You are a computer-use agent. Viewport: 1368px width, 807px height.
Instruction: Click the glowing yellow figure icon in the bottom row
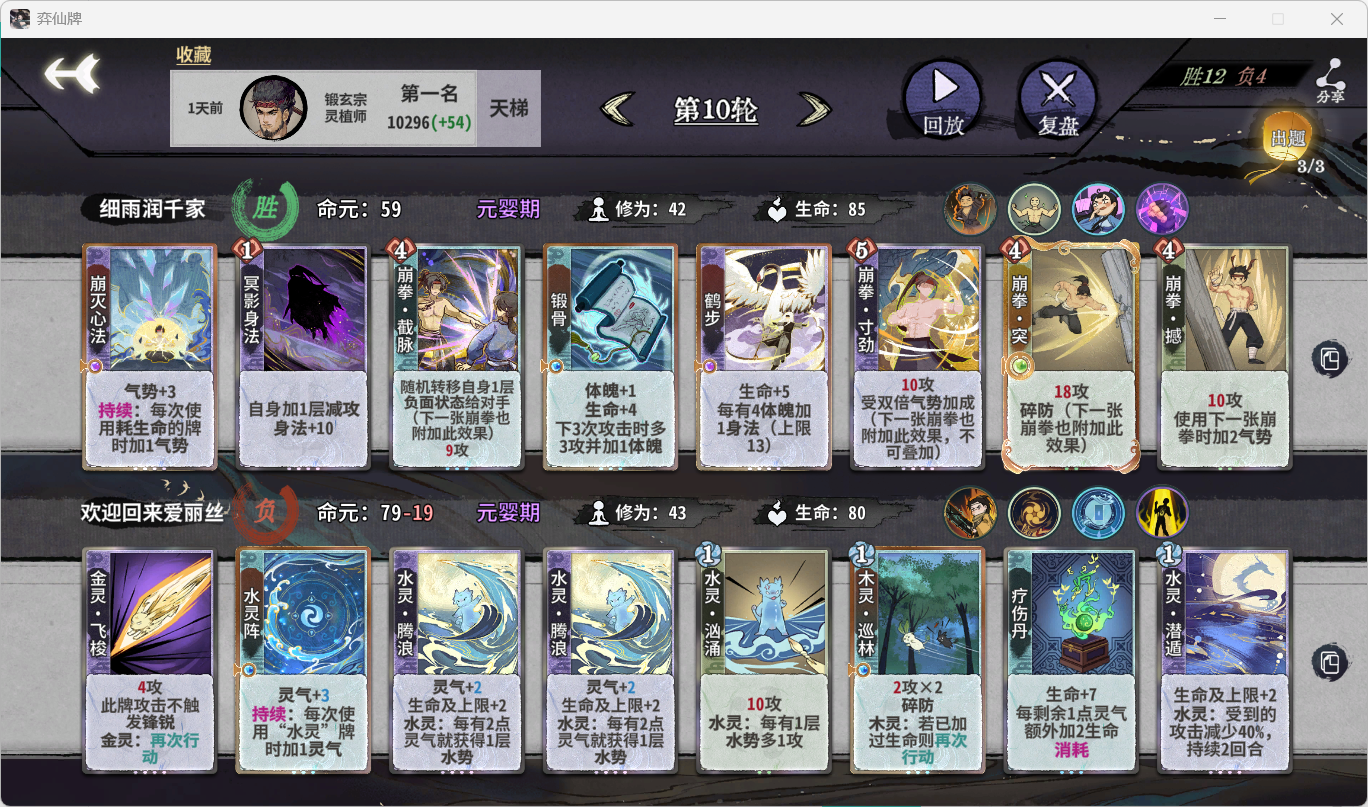pos(1163,513)
